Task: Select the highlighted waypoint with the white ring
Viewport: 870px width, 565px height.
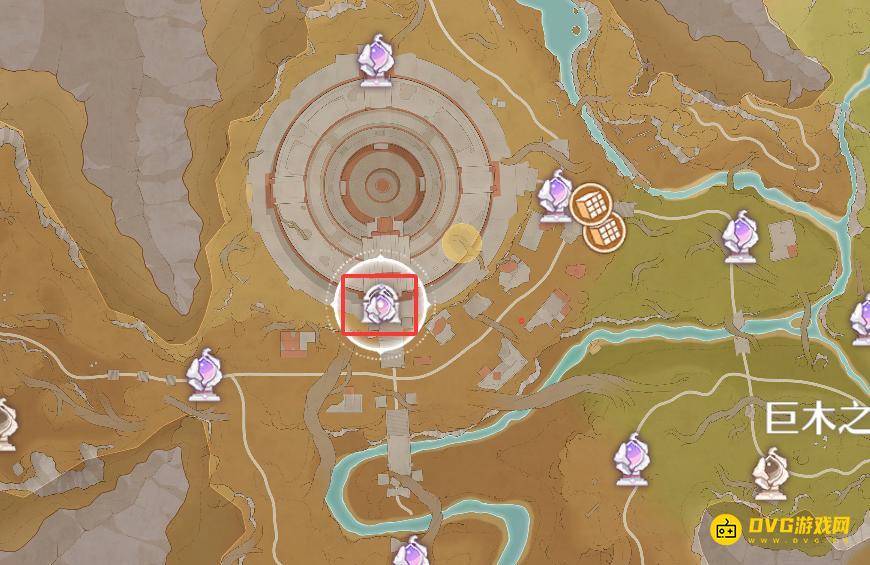Action: 380,305
